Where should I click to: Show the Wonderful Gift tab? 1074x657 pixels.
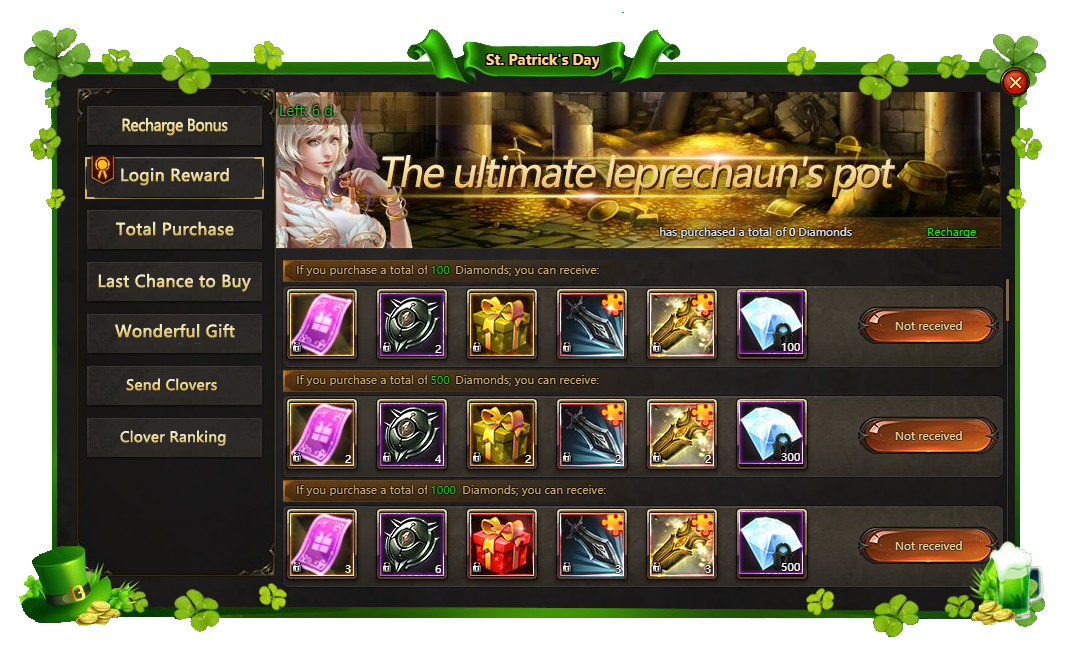175,331
